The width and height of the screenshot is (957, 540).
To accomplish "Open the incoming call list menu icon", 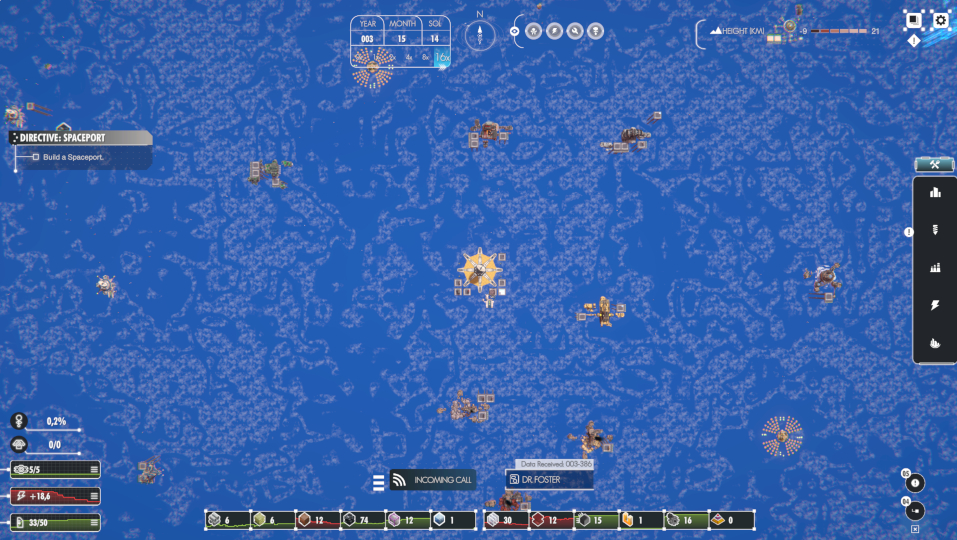I will click(379, 483).
